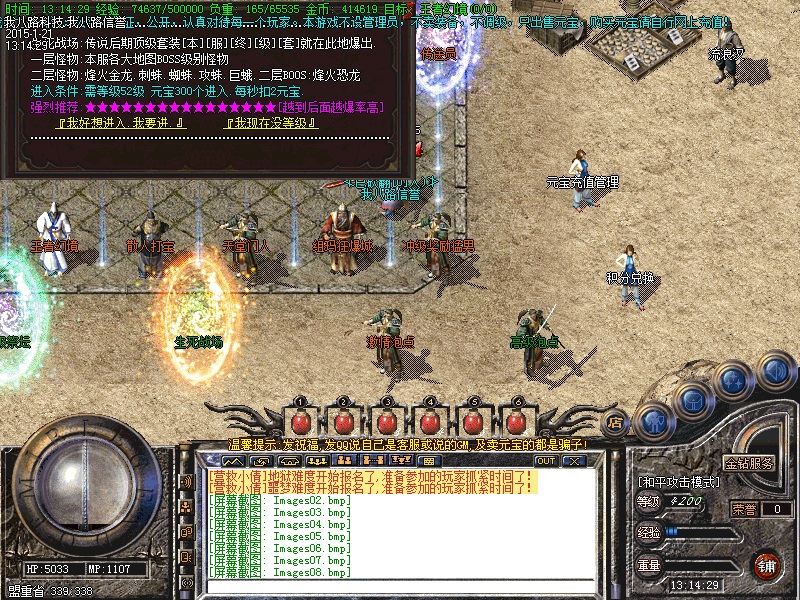
Task: Select the '我现在没等级' dialogue reply
Action: [x=271, y=123]
